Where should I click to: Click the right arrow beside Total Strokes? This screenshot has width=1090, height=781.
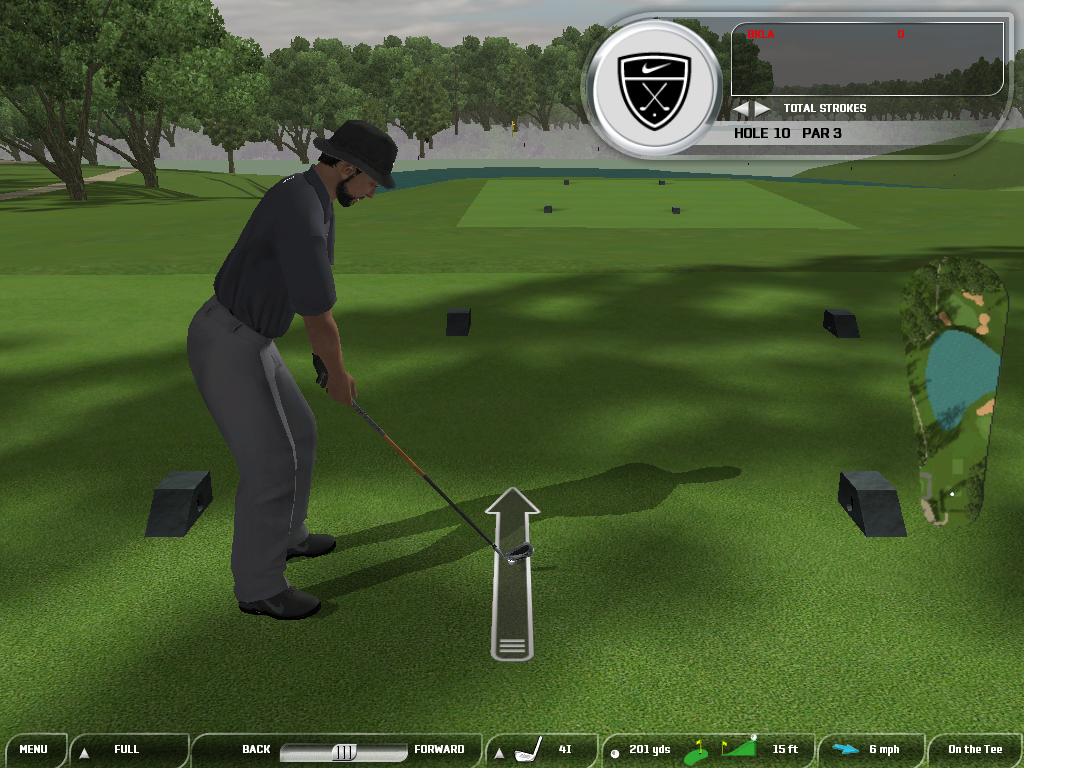[763, 108]
